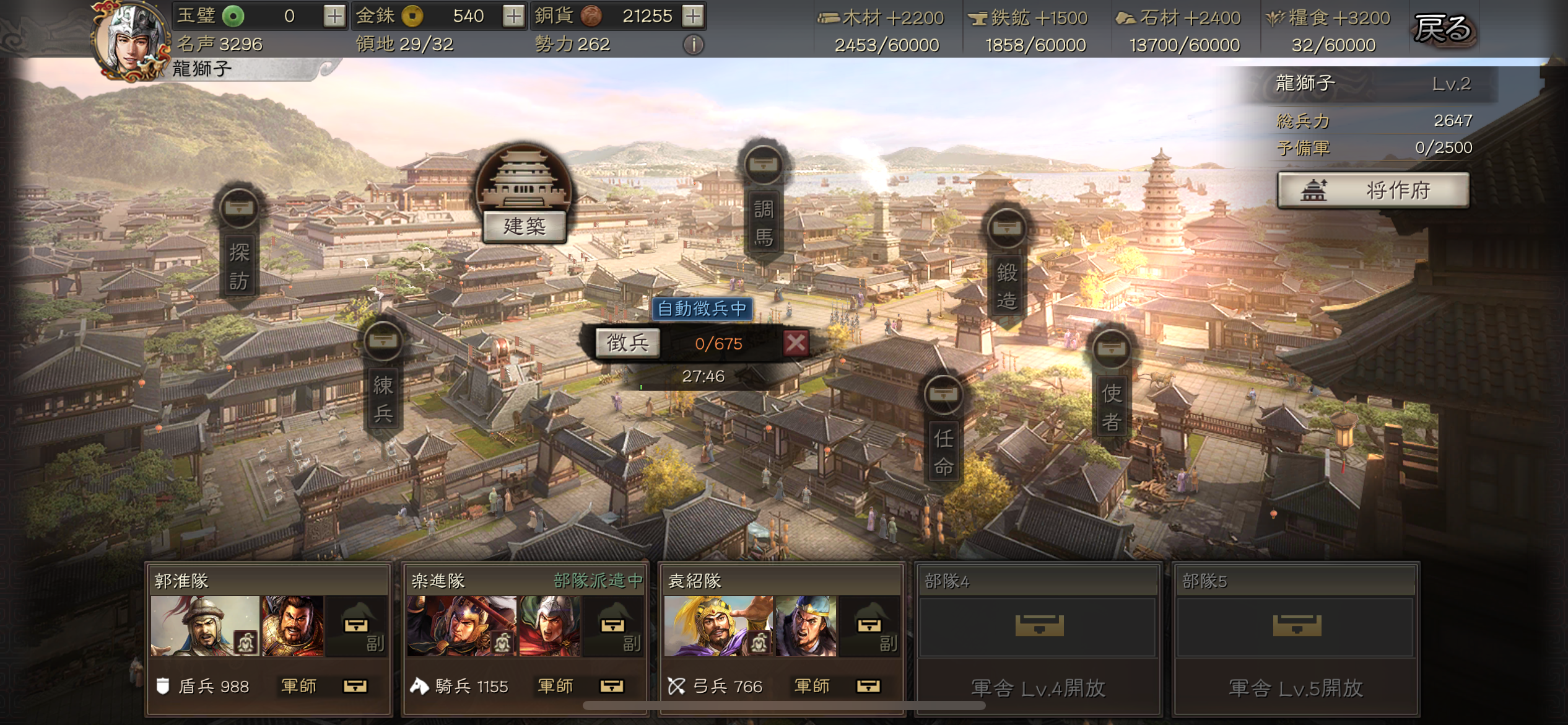Add 銅貨 copper coins with the plus button
This screenshot has height=725, width=1568.
pyautogui.click(x=693, y=16)
